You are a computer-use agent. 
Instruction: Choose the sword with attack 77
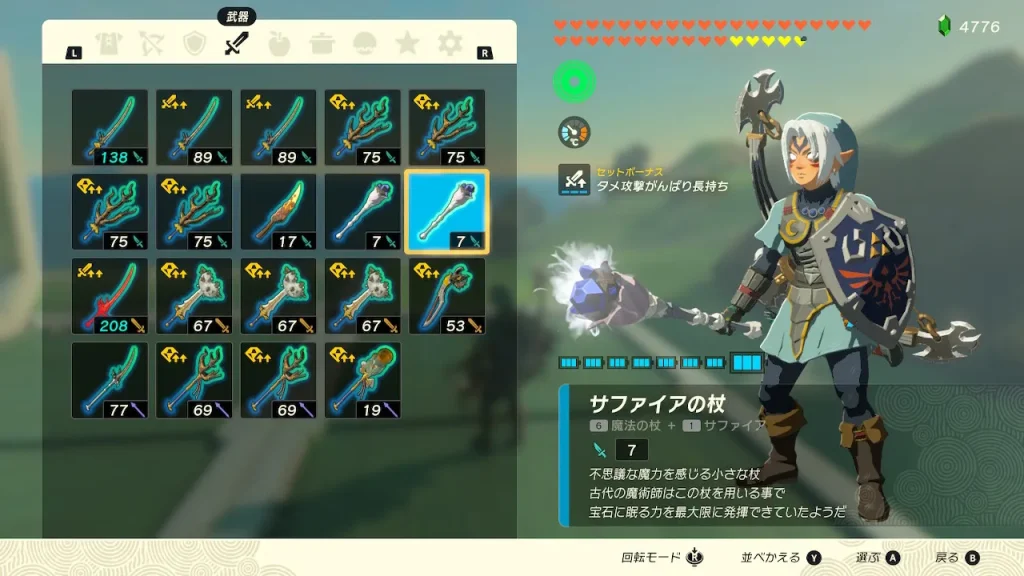(110, 379)
